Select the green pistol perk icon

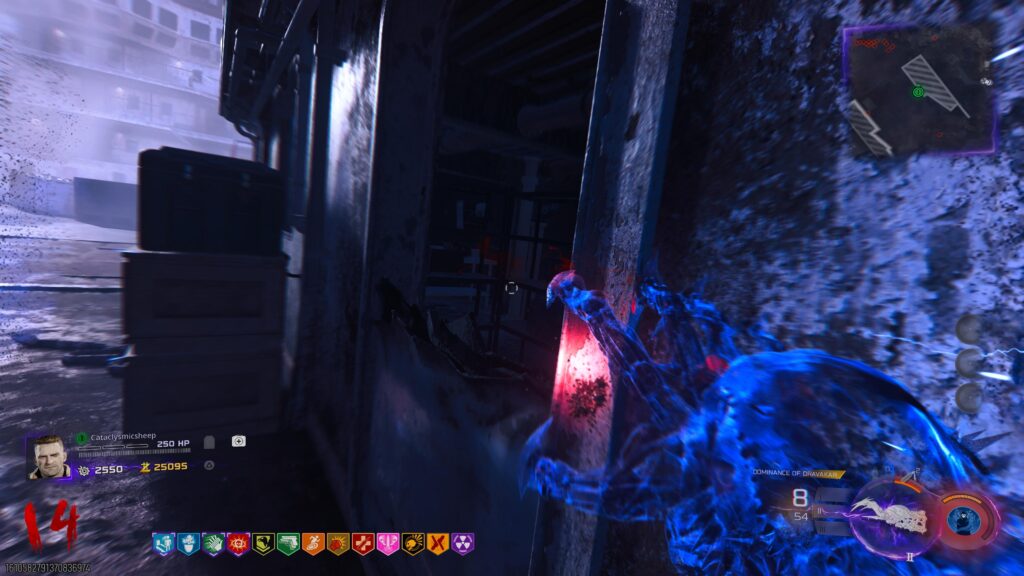click(288, 544)
